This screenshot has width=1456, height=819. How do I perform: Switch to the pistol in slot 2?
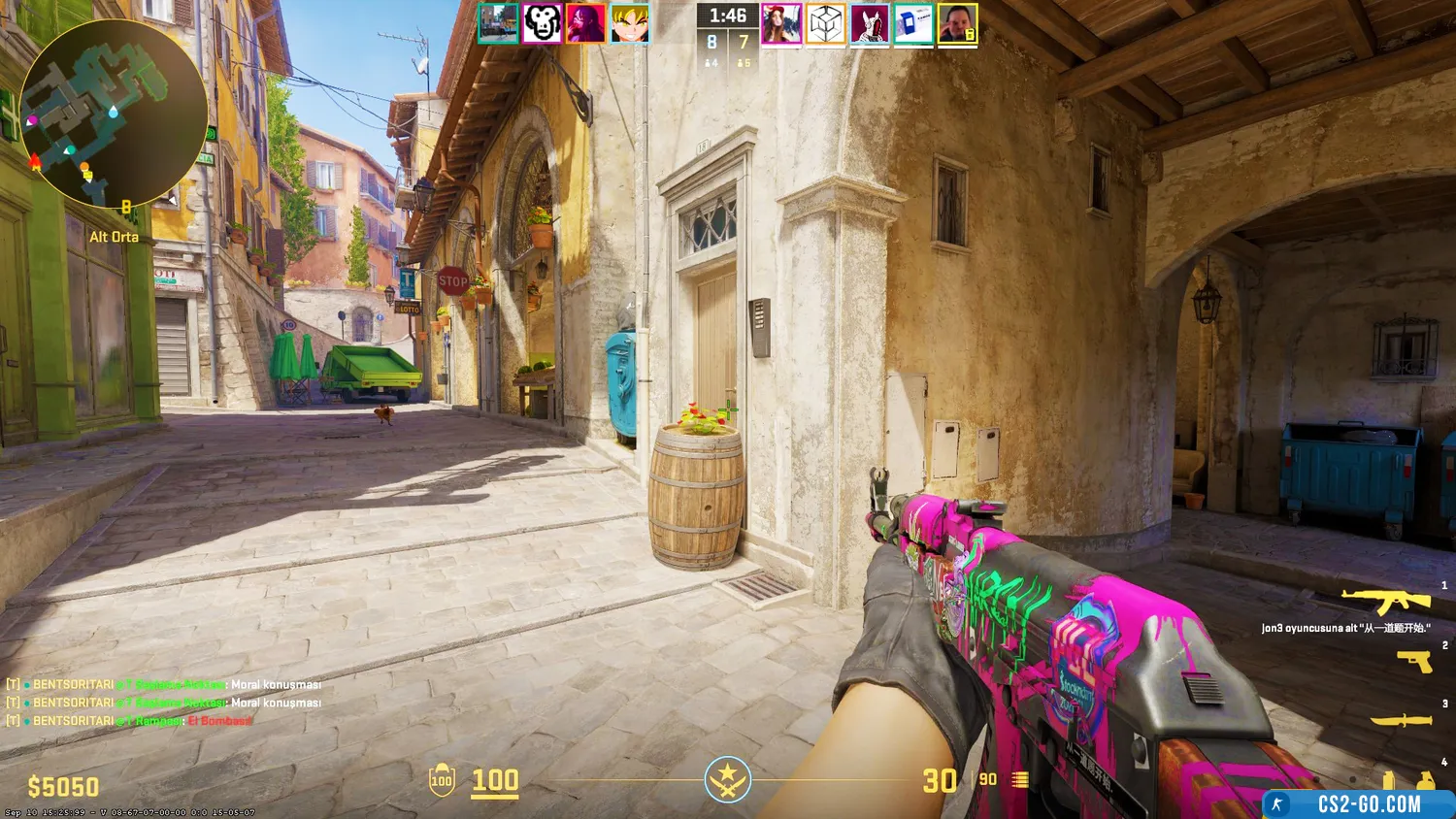[x=1414, y=662]
